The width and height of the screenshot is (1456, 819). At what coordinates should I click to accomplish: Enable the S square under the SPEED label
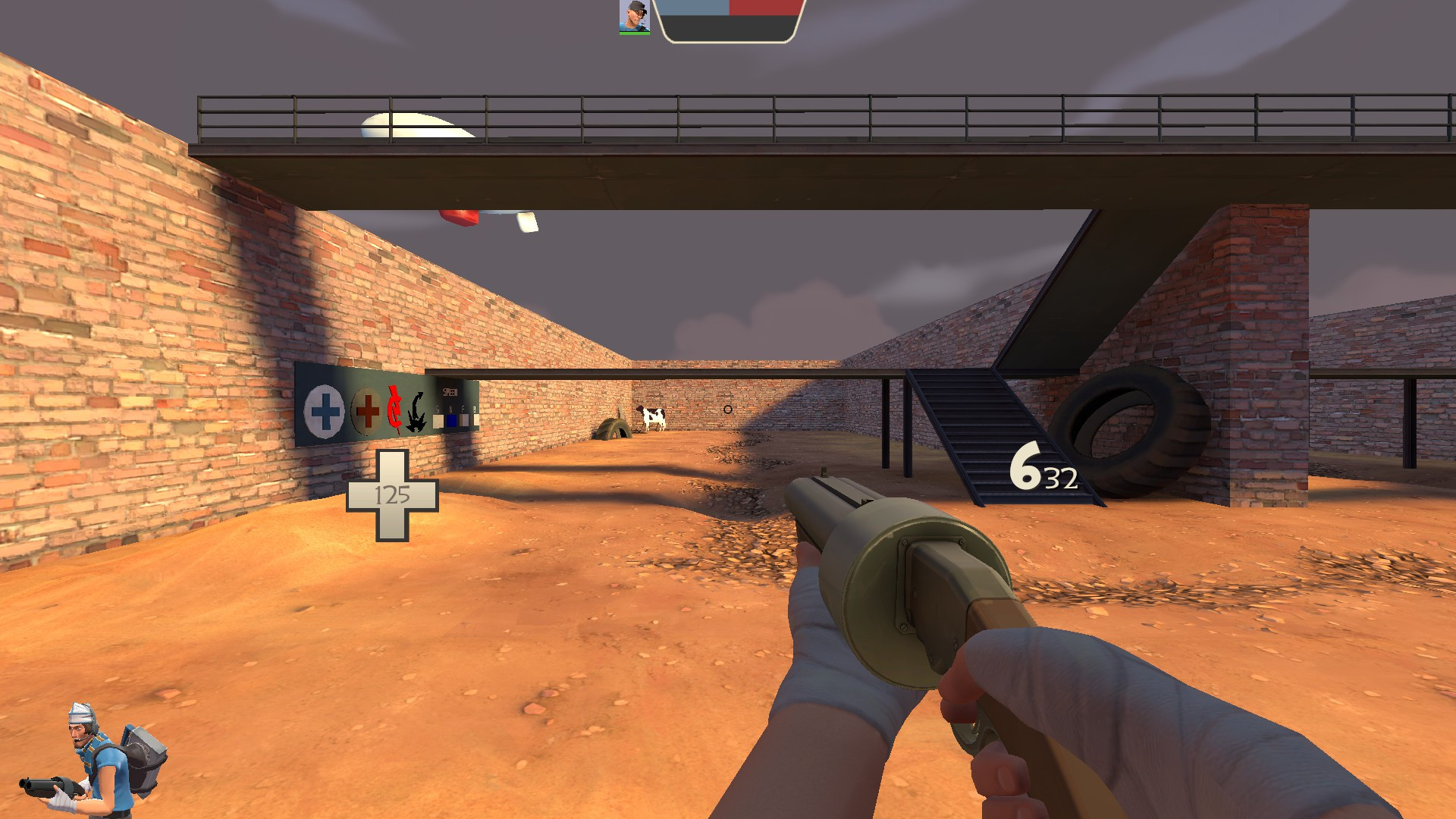pyautogui.click(x=438, y=421)
